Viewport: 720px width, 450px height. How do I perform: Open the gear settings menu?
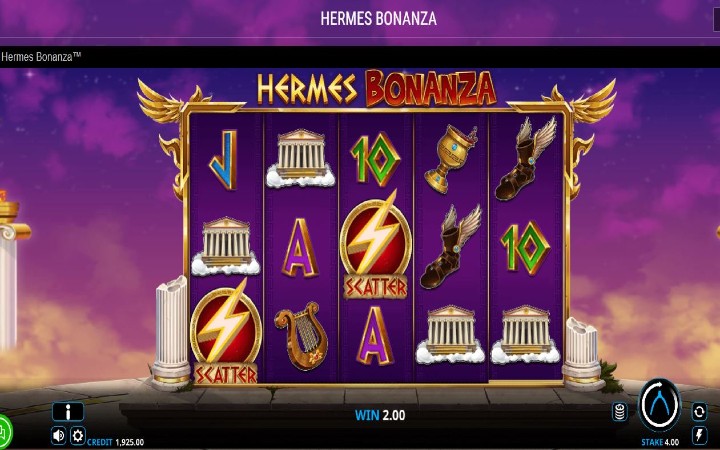(x=77, y=435)
